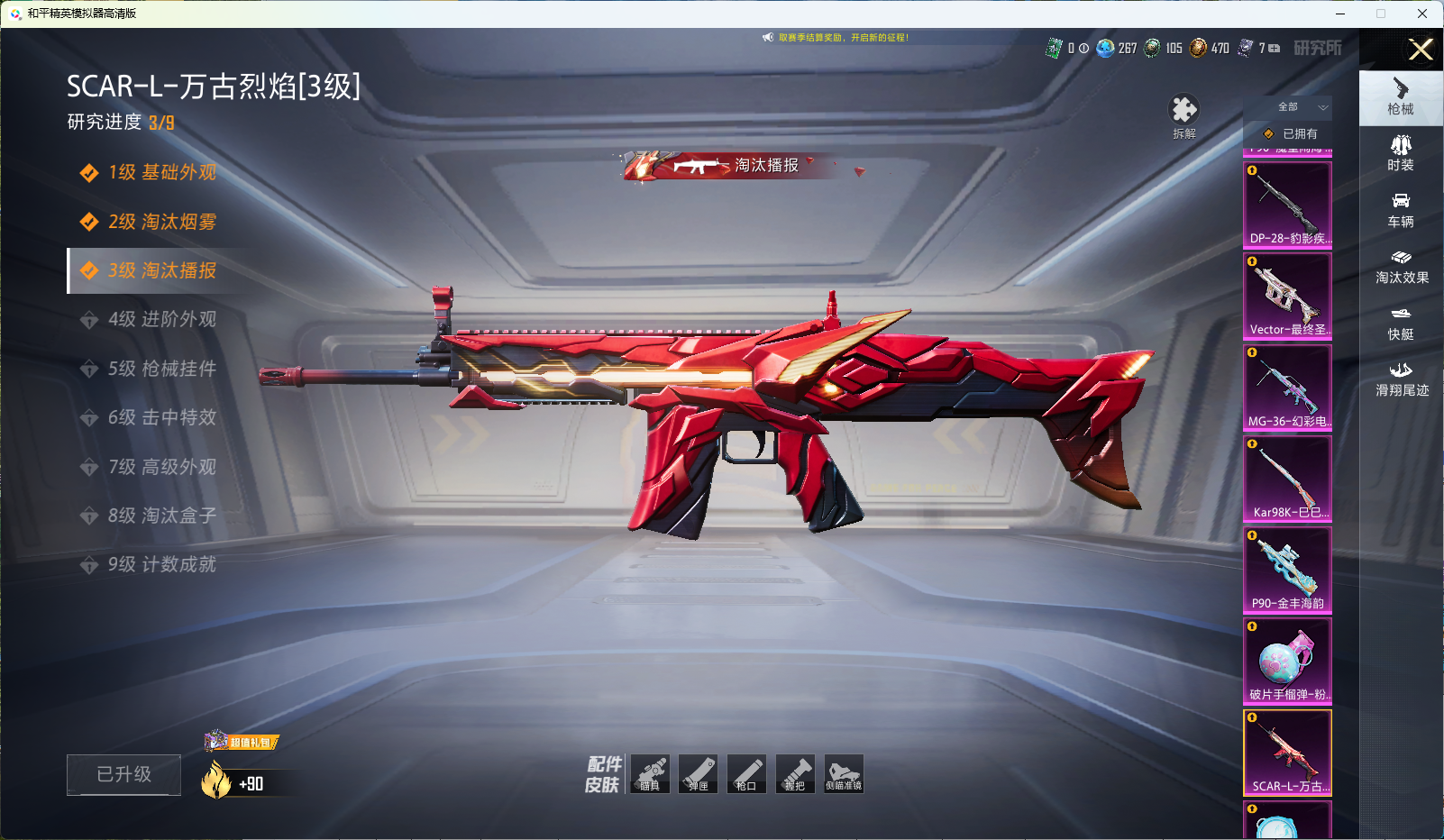Viewport: 1444px width, 840px height.
Task: Open the 5级 枪械挂件 entry
Action: coord(161,369)
